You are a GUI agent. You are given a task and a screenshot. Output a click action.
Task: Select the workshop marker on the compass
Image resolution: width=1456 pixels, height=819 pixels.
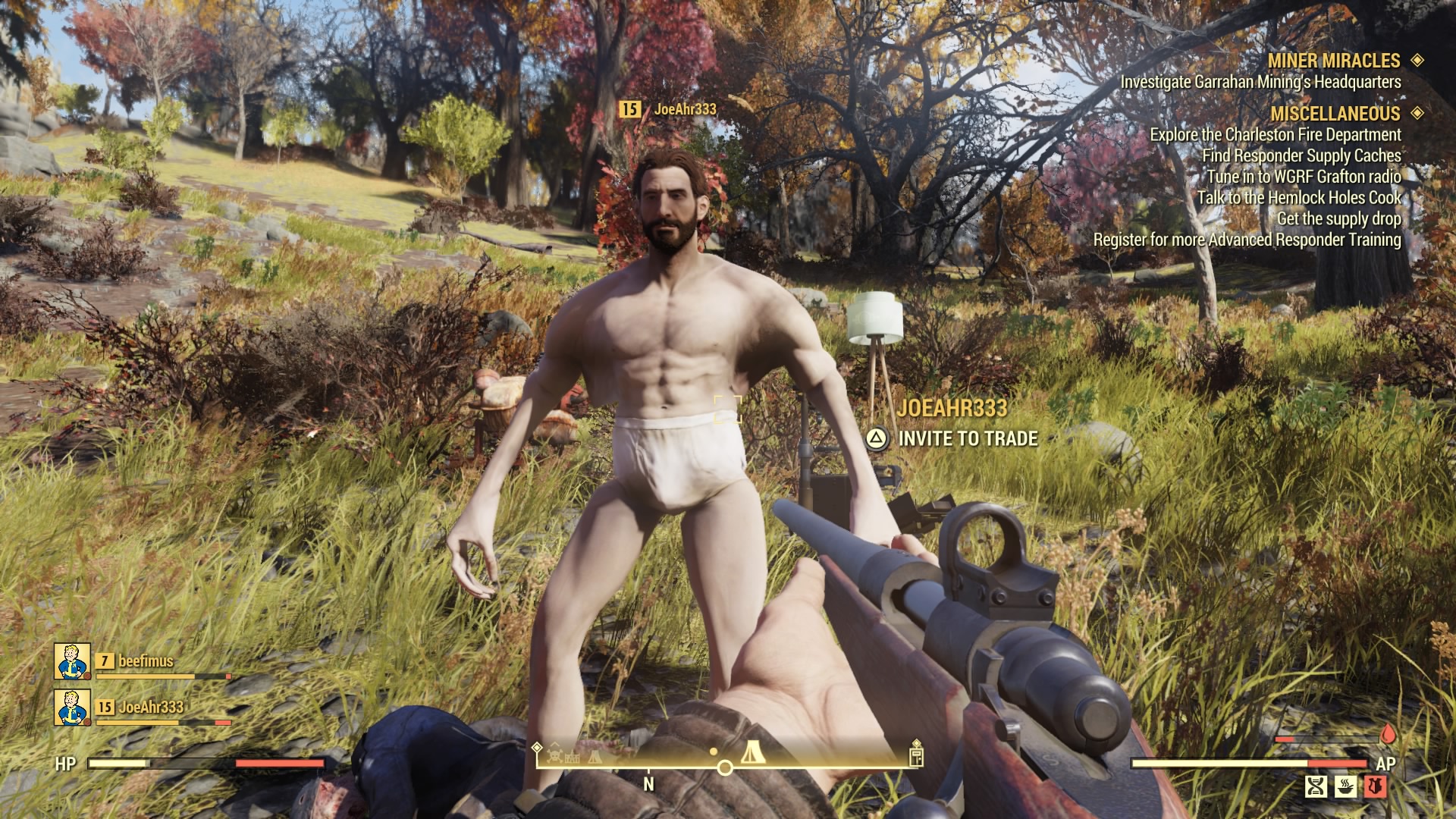click(571, 758)
